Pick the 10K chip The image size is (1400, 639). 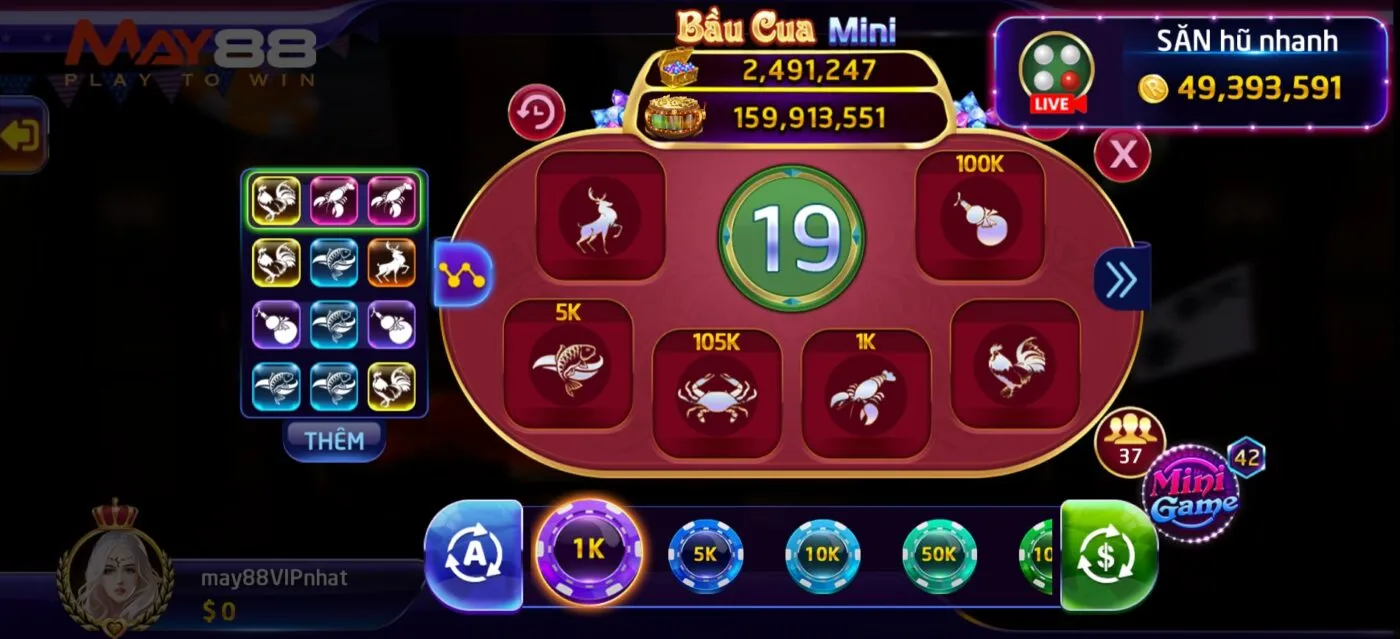point(822,554)
